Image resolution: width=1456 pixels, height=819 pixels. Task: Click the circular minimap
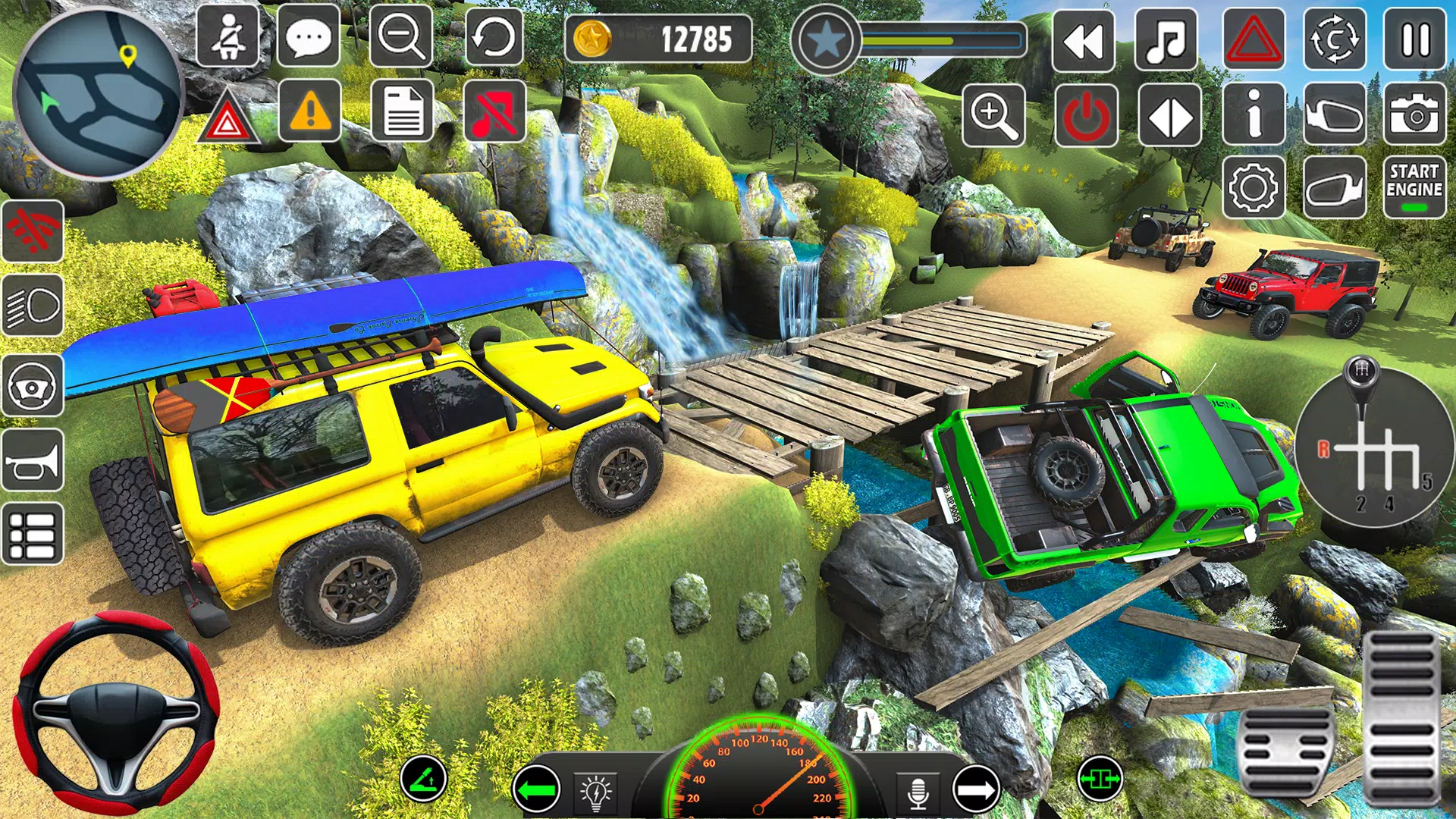99,94
